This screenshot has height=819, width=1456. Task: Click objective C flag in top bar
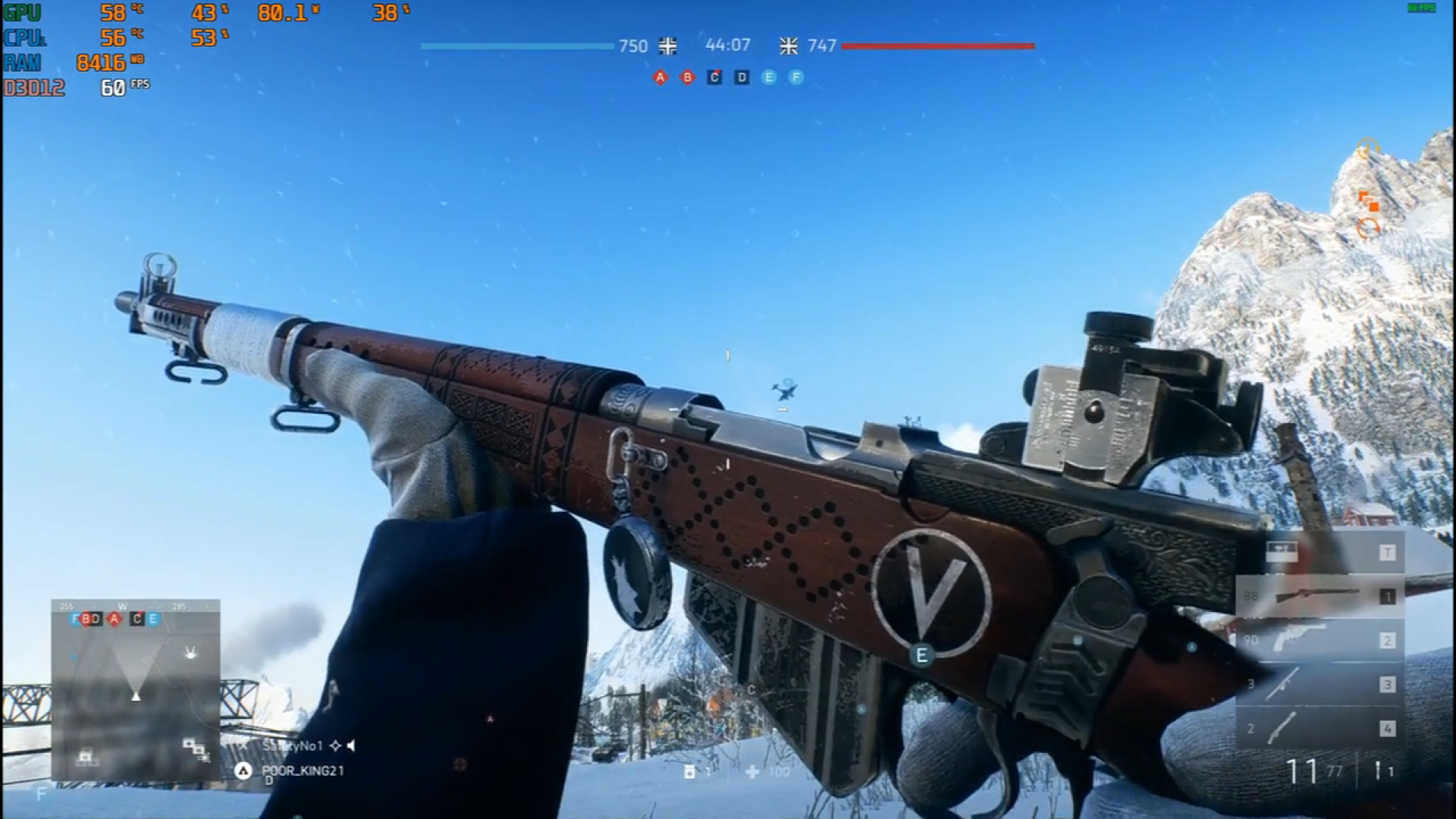click(x=714, y=77)
